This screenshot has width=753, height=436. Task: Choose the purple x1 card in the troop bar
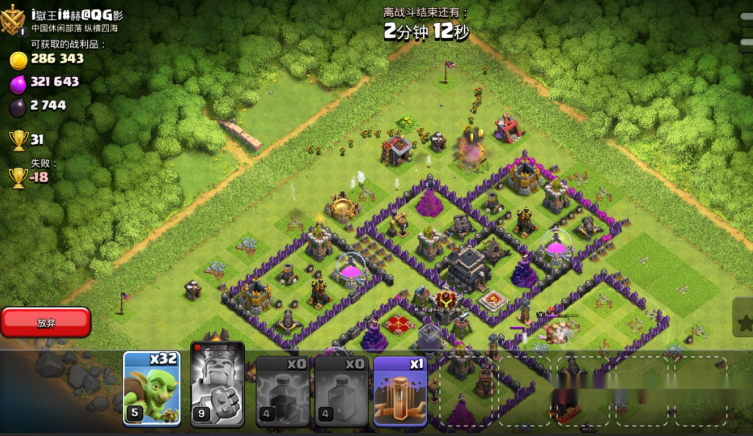click(x=400, y=390)
